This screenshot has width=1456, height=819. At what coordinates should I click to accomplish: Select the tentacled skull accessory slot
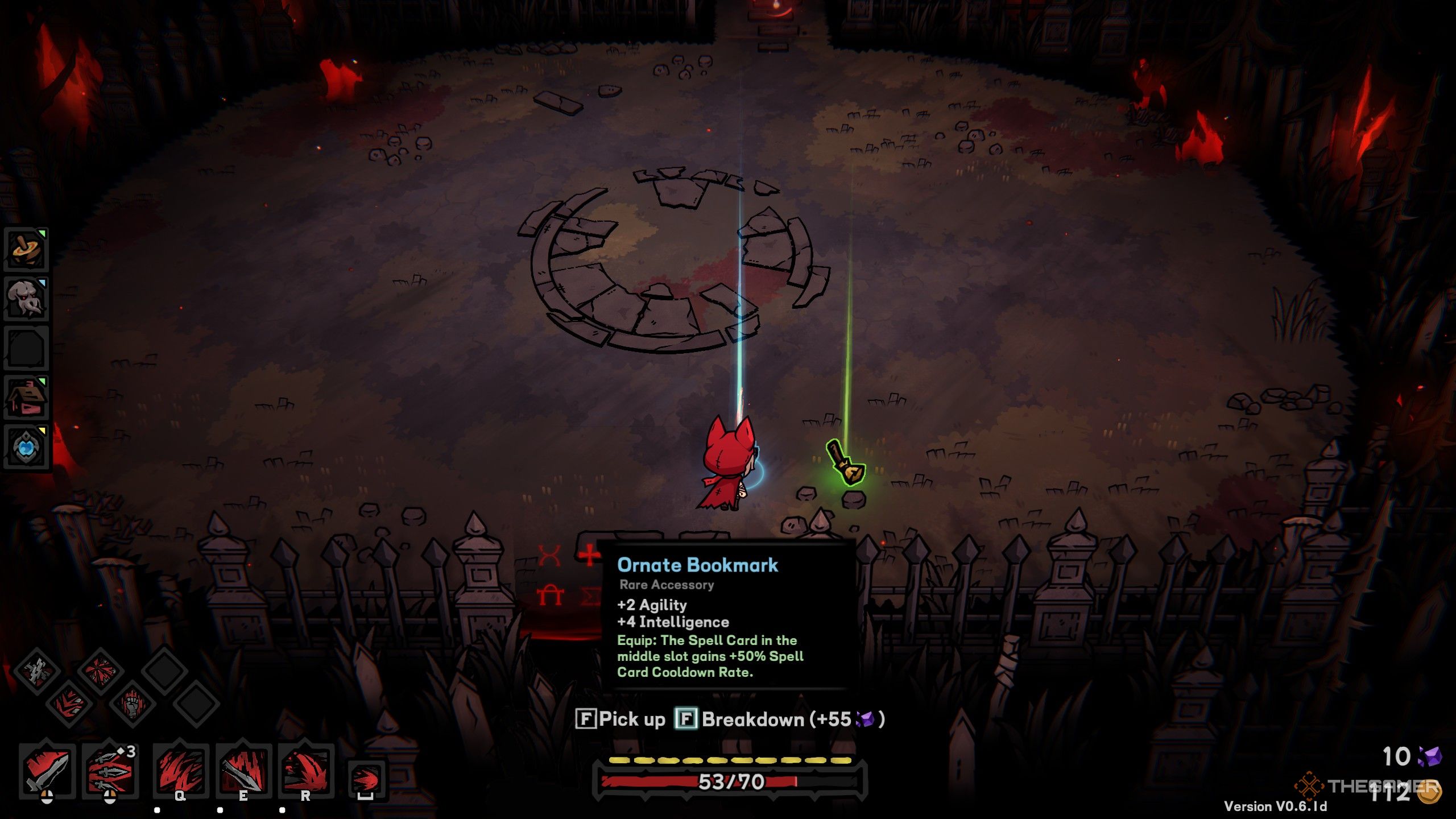(x=26, y=298)
